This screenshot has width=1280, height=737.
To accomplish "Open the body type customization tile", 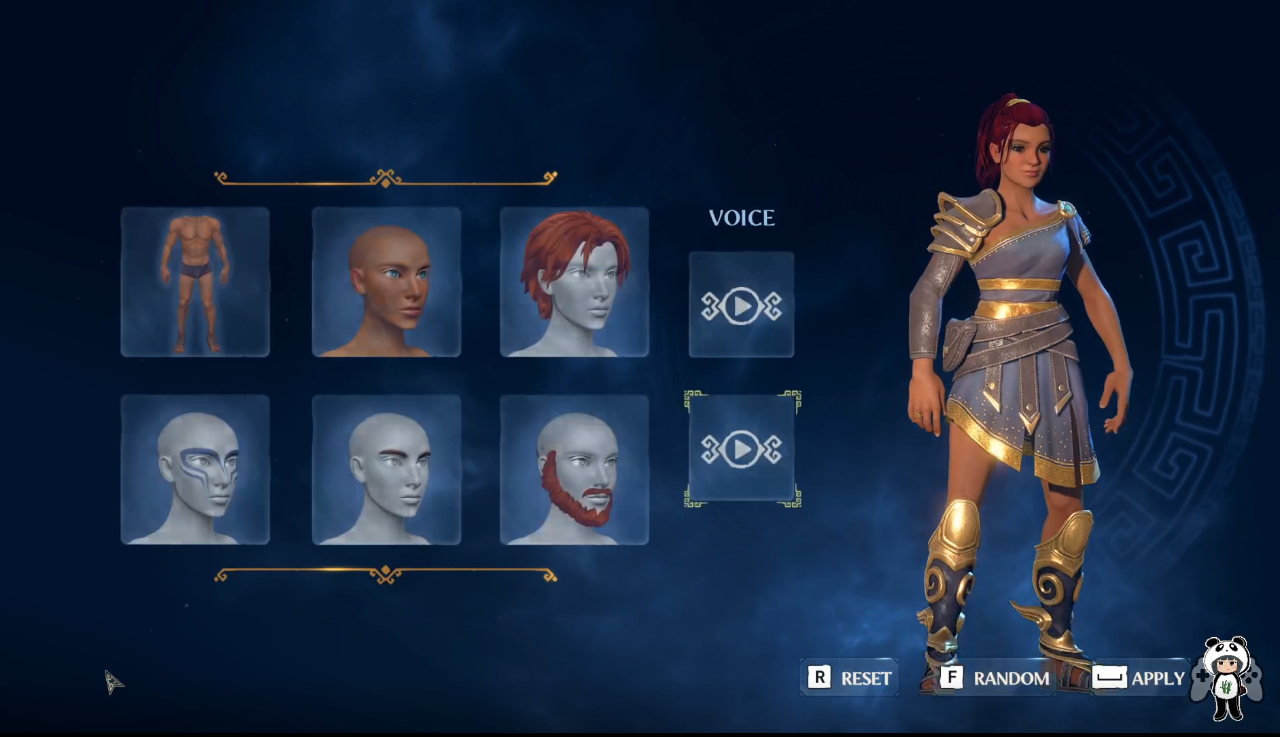I will tap(195, 282).
